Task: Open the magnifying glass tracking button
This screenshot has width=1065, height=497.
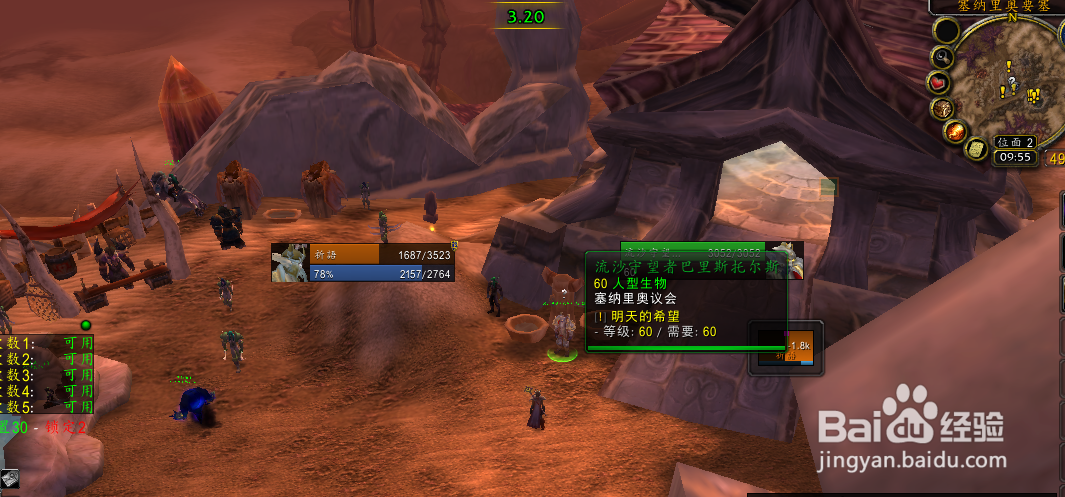Action: click(x=943, y=57)
